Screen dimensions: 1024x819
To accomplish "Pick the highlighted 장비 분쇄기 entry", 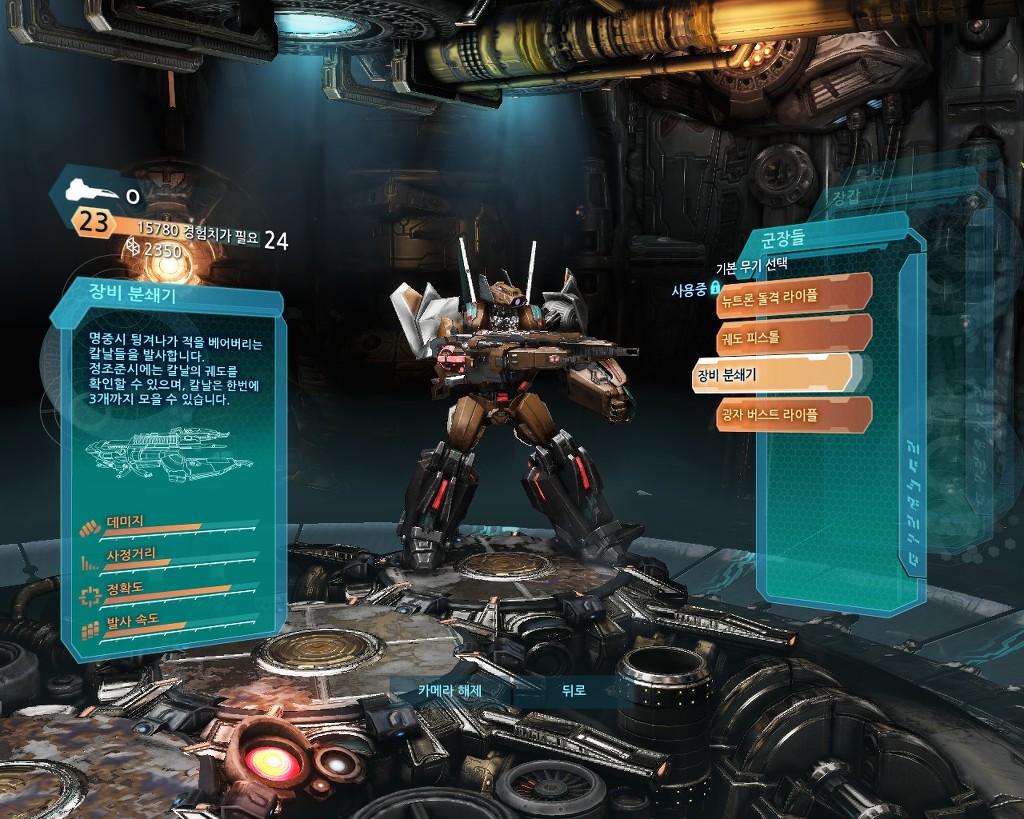I will [770, 375].
